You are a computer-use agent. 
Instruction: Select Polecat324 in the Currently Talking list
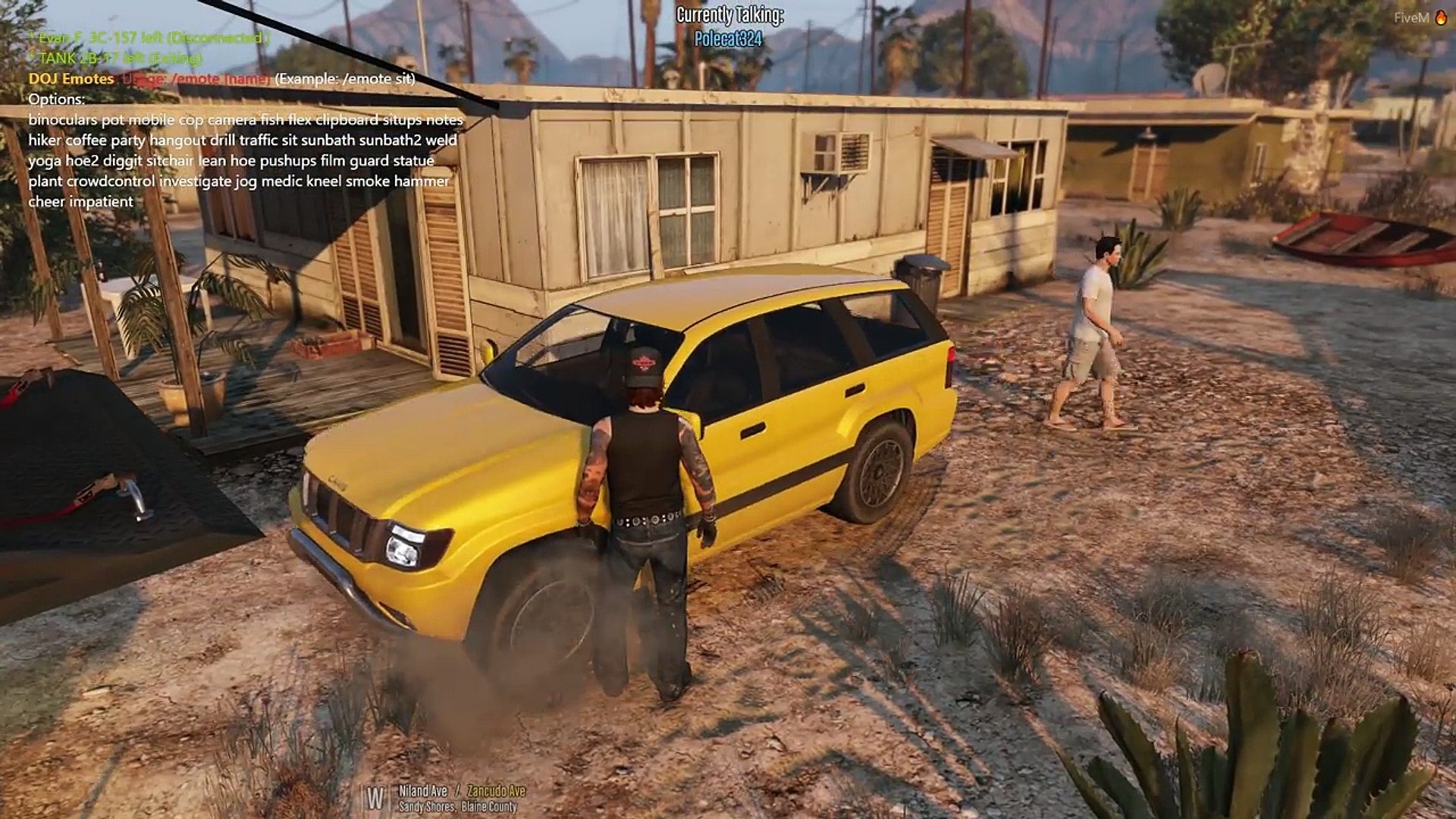point(728,39)
